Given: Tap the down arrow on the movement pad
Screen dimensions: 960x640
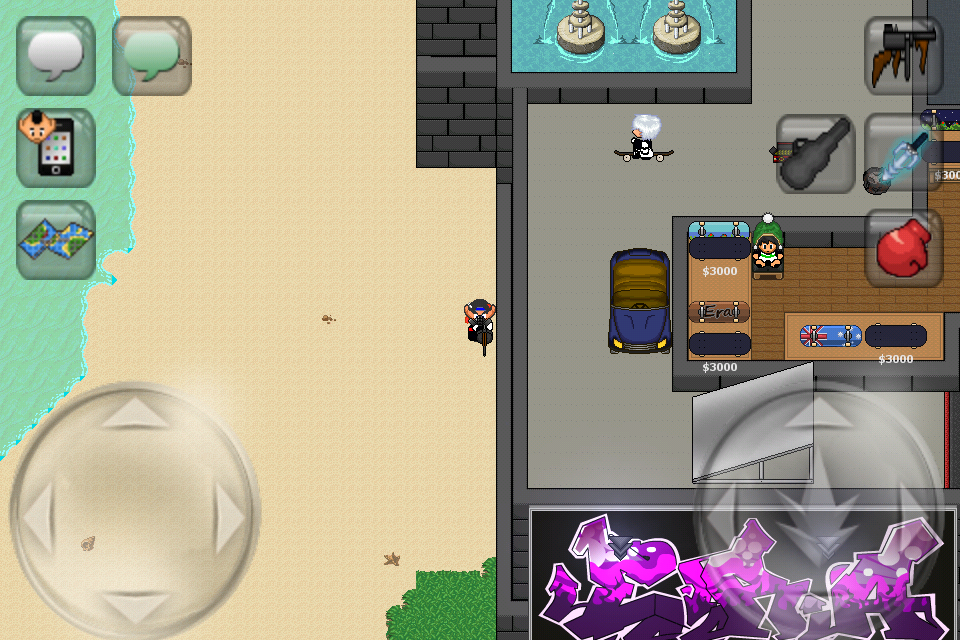Looking at the screenshot, I should pos(136,607).
